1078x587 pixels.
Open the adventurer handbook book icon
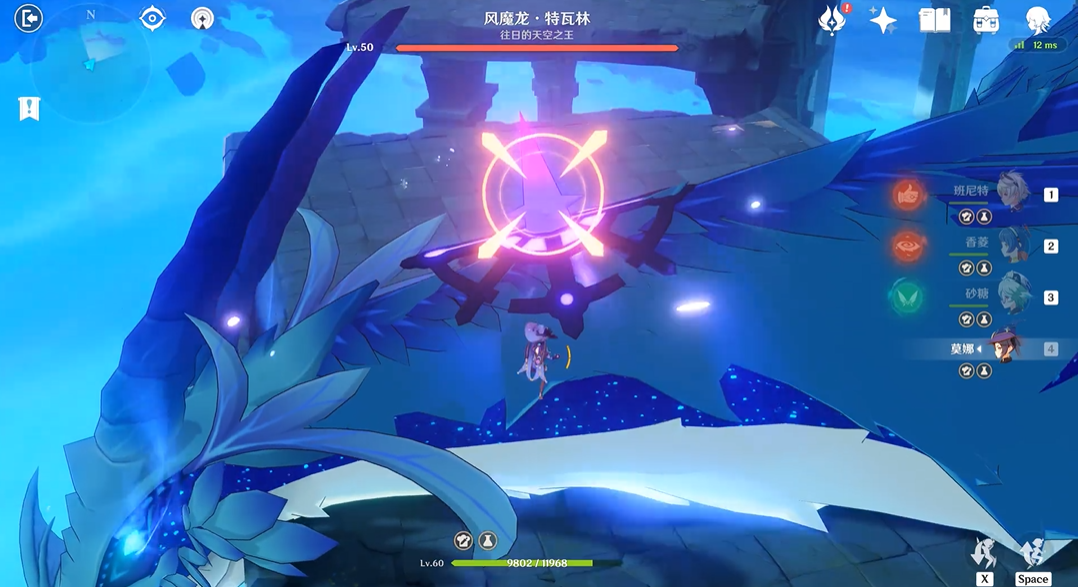point(935,20)
